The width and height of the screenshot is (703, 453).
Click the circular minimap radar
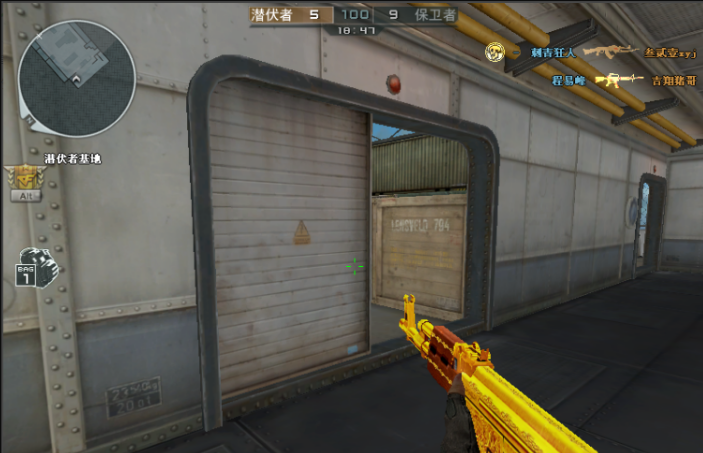point(76,79)
